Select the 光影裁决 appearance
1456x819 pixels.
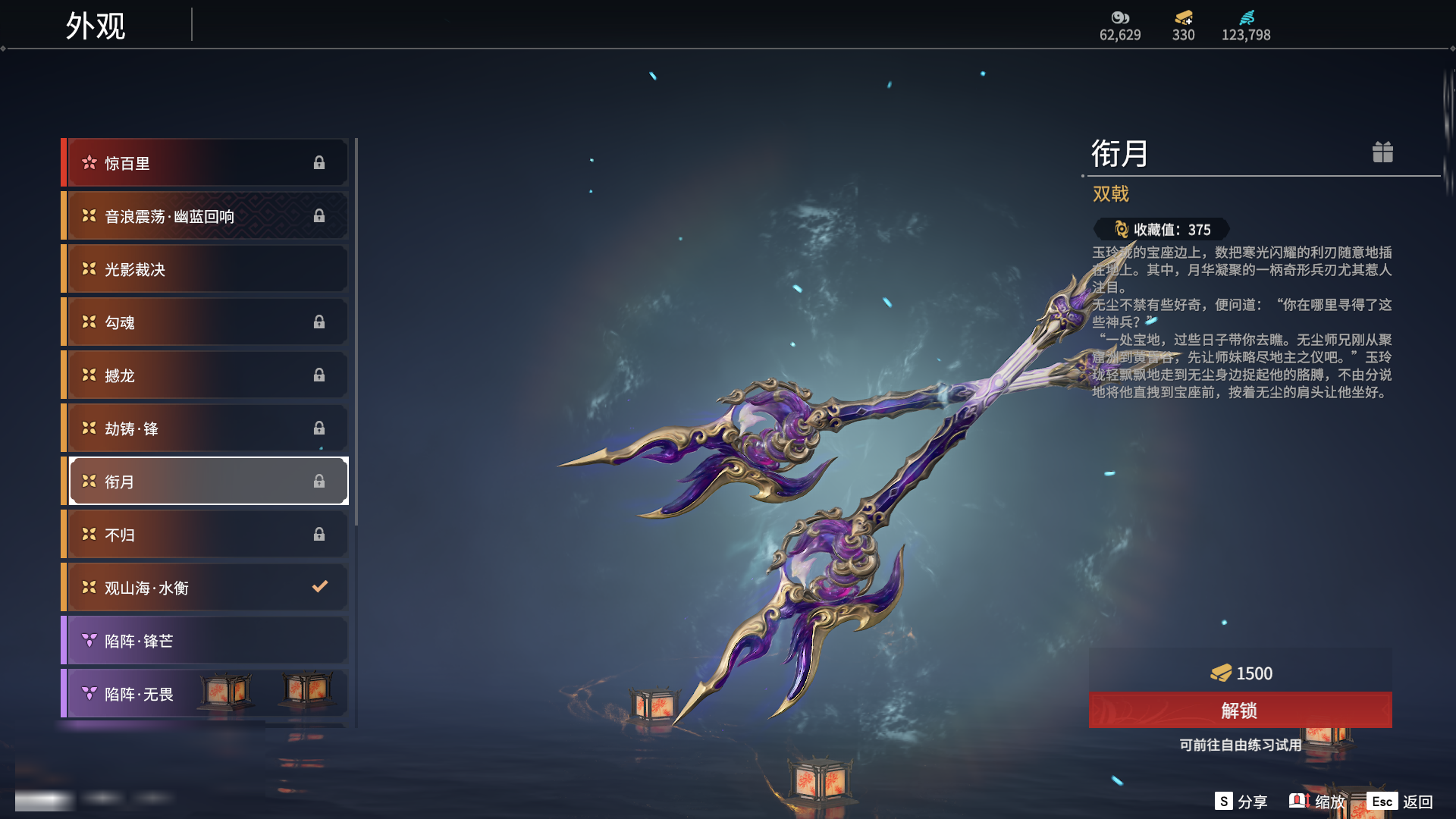206,269
